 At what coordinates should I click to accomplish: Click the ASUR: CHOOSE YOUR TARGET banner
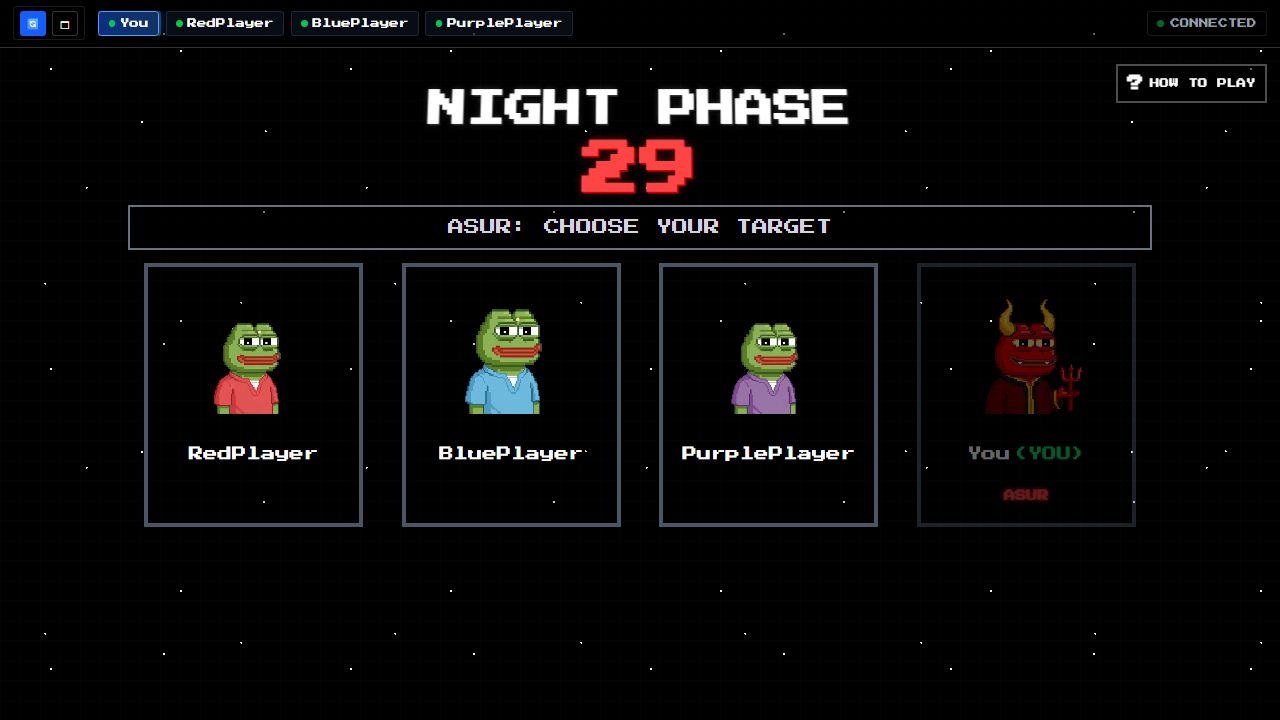[x=639, y=227]
